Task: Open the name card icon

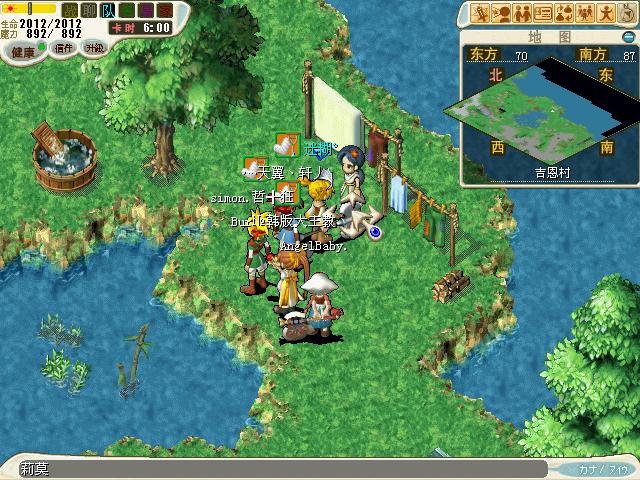Action: (544, 13)
